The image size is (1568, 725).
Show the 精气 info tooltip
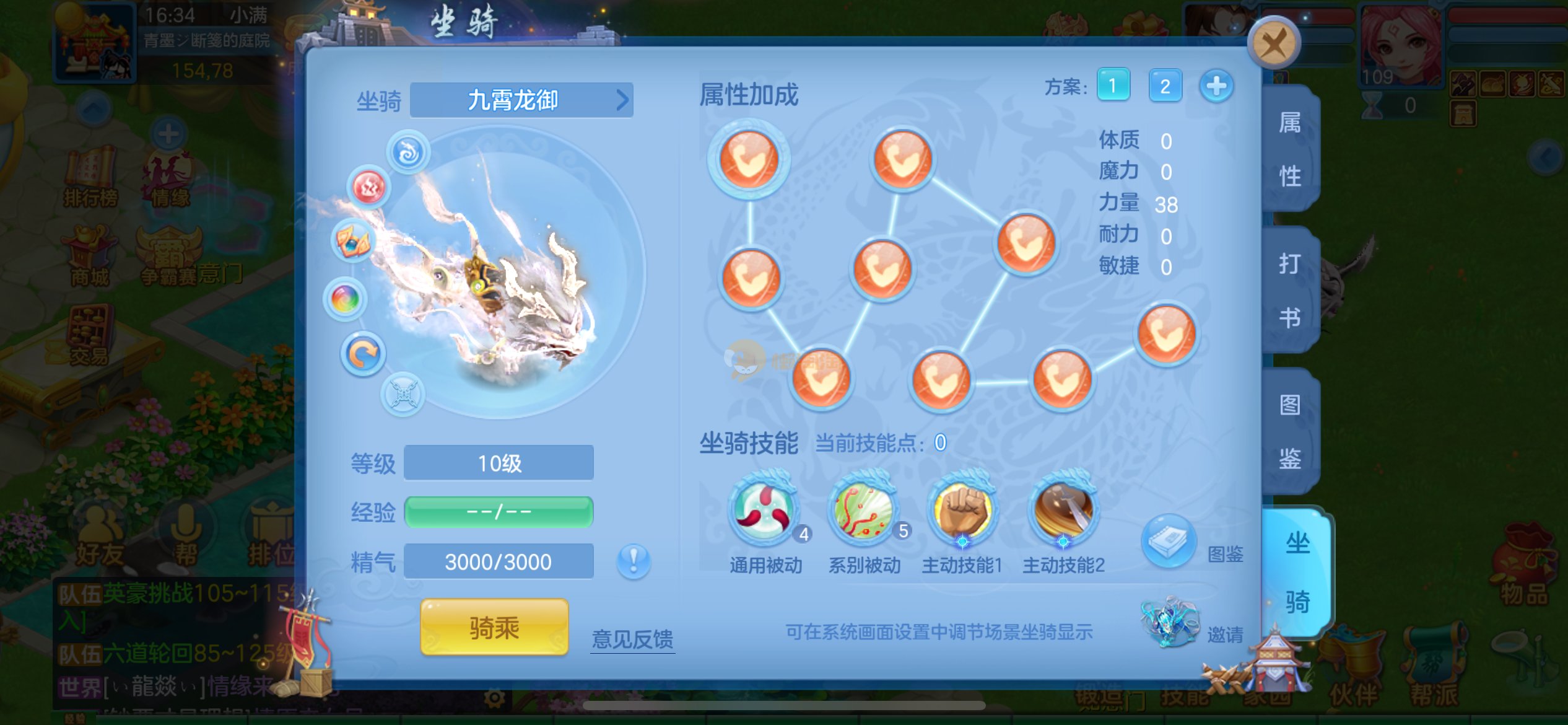click(634, 561)
